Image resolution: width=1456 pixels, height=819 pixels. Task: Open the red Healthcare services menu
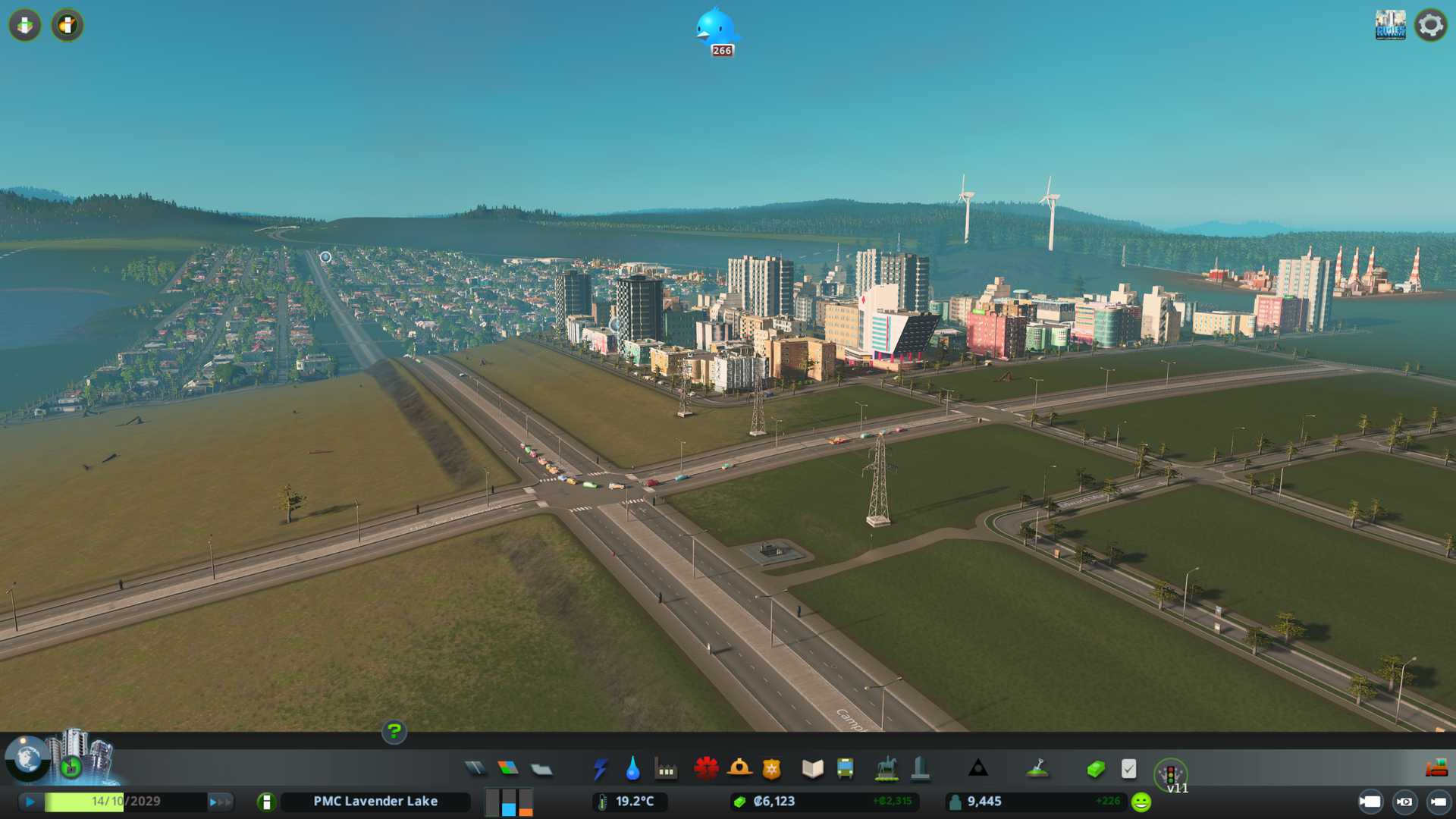coord(706,769)
